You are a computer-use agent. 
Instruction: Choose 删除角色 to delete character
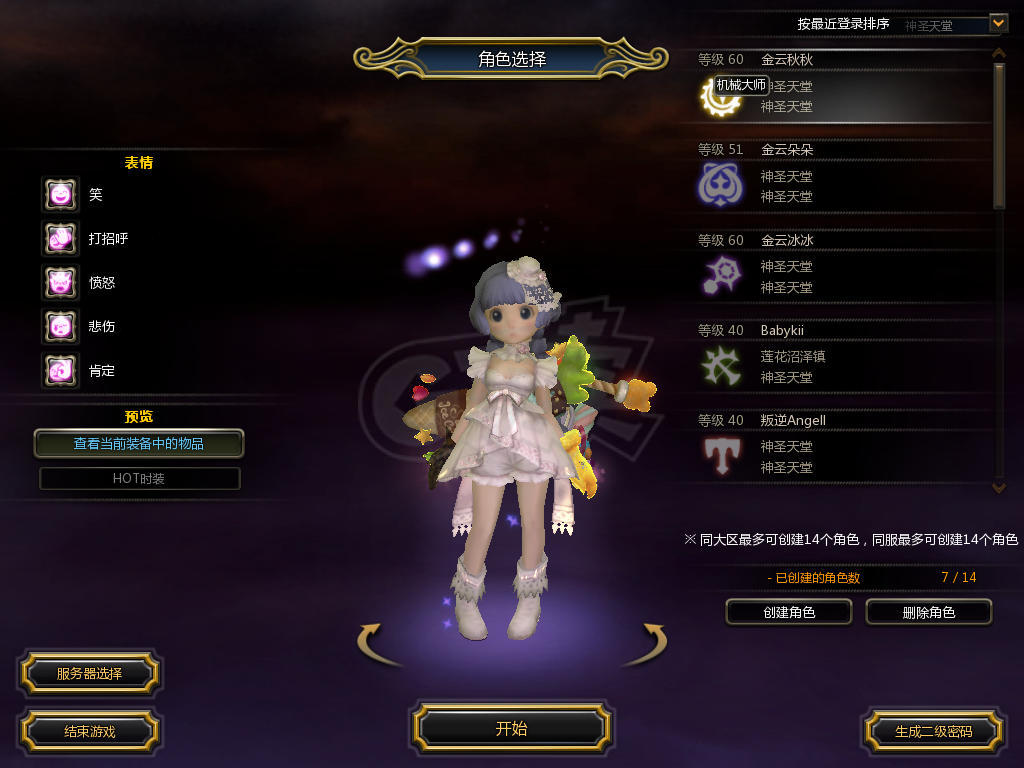click(928, 612)
